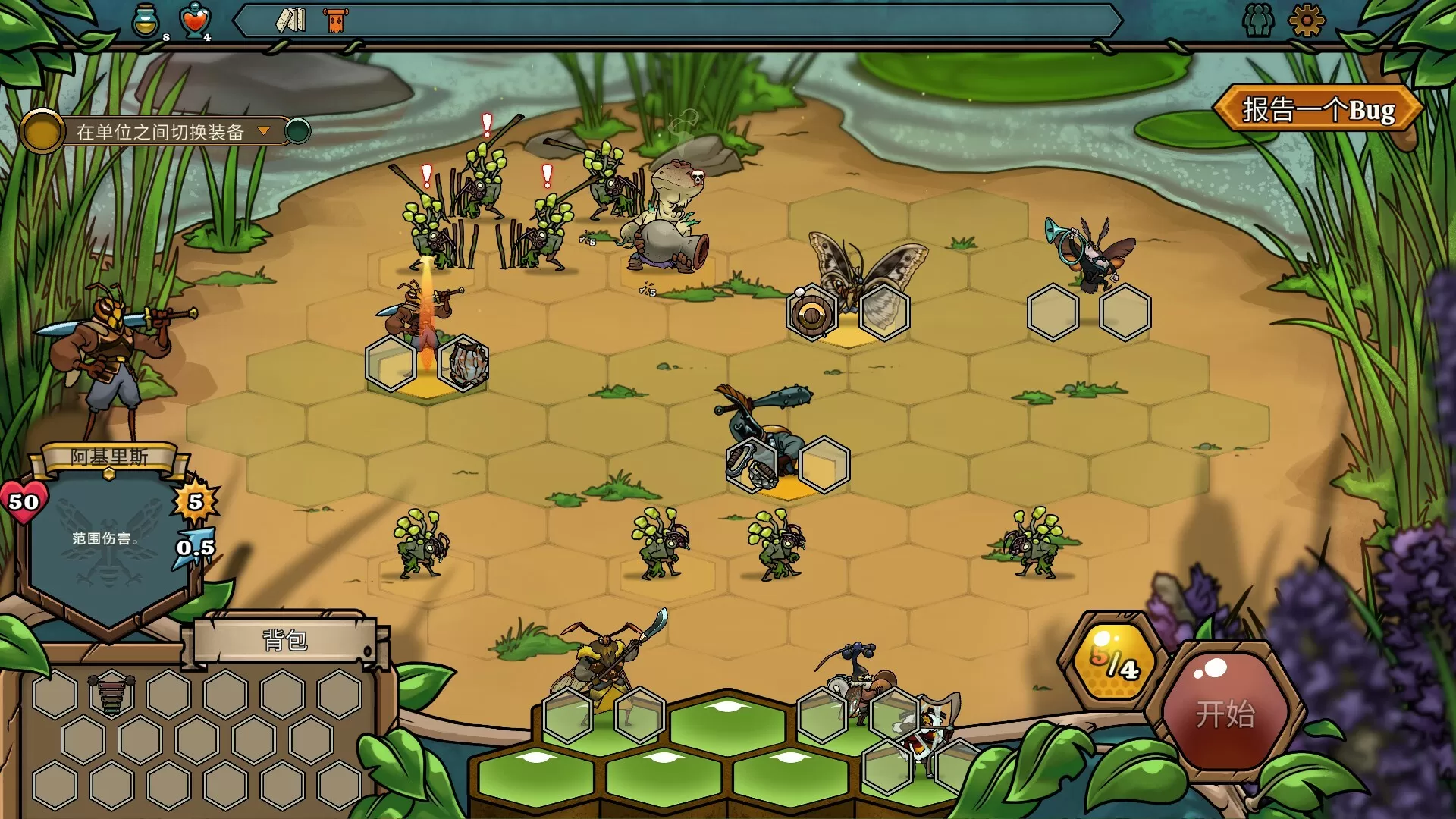Toggle the gold circle beside equipment switch bar
Image resolution: width=1456 pixels, height=819 pixels.
(42, 130)
